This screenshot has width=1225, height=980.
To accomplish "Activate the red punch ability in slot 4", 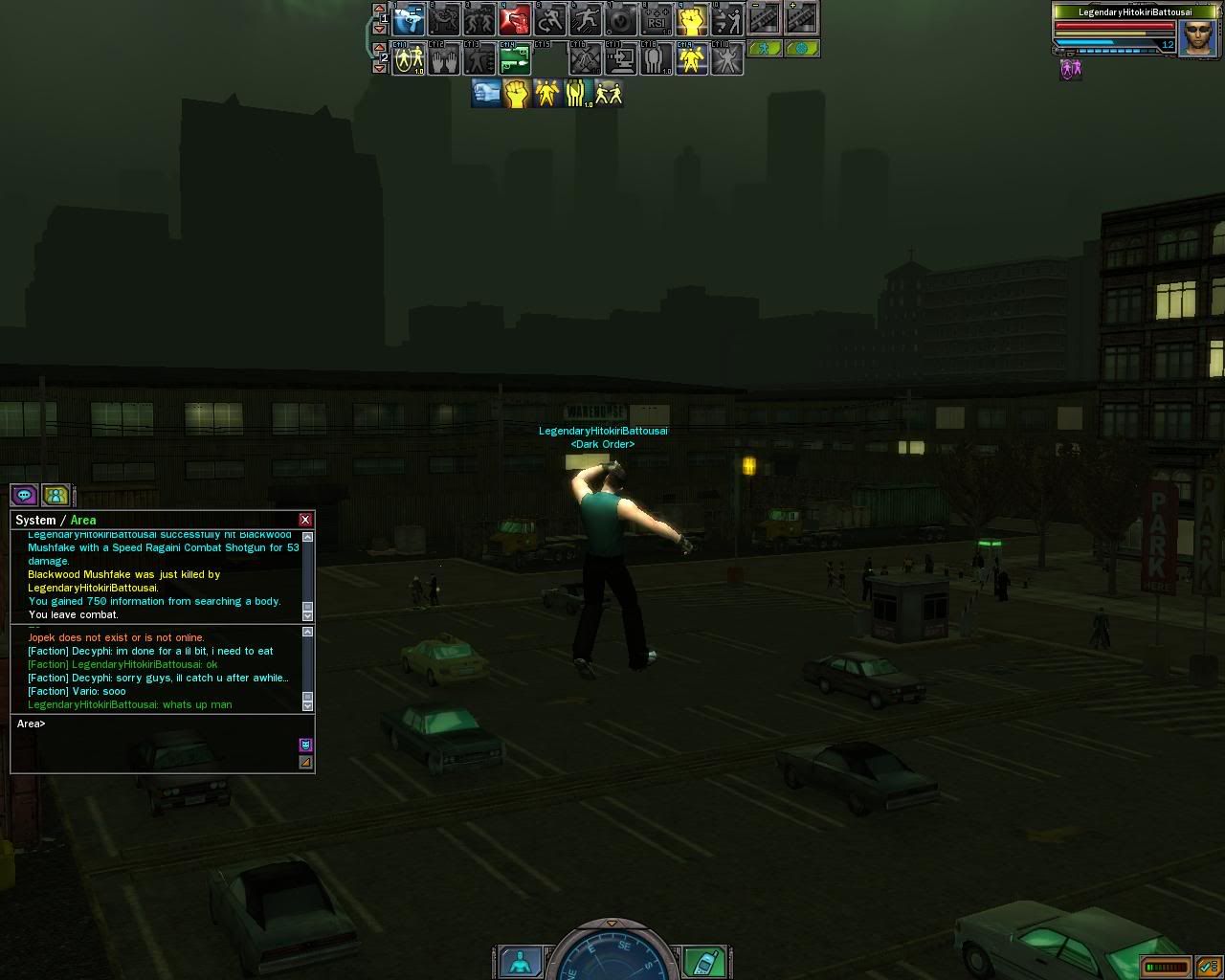I will pos(515,19).
